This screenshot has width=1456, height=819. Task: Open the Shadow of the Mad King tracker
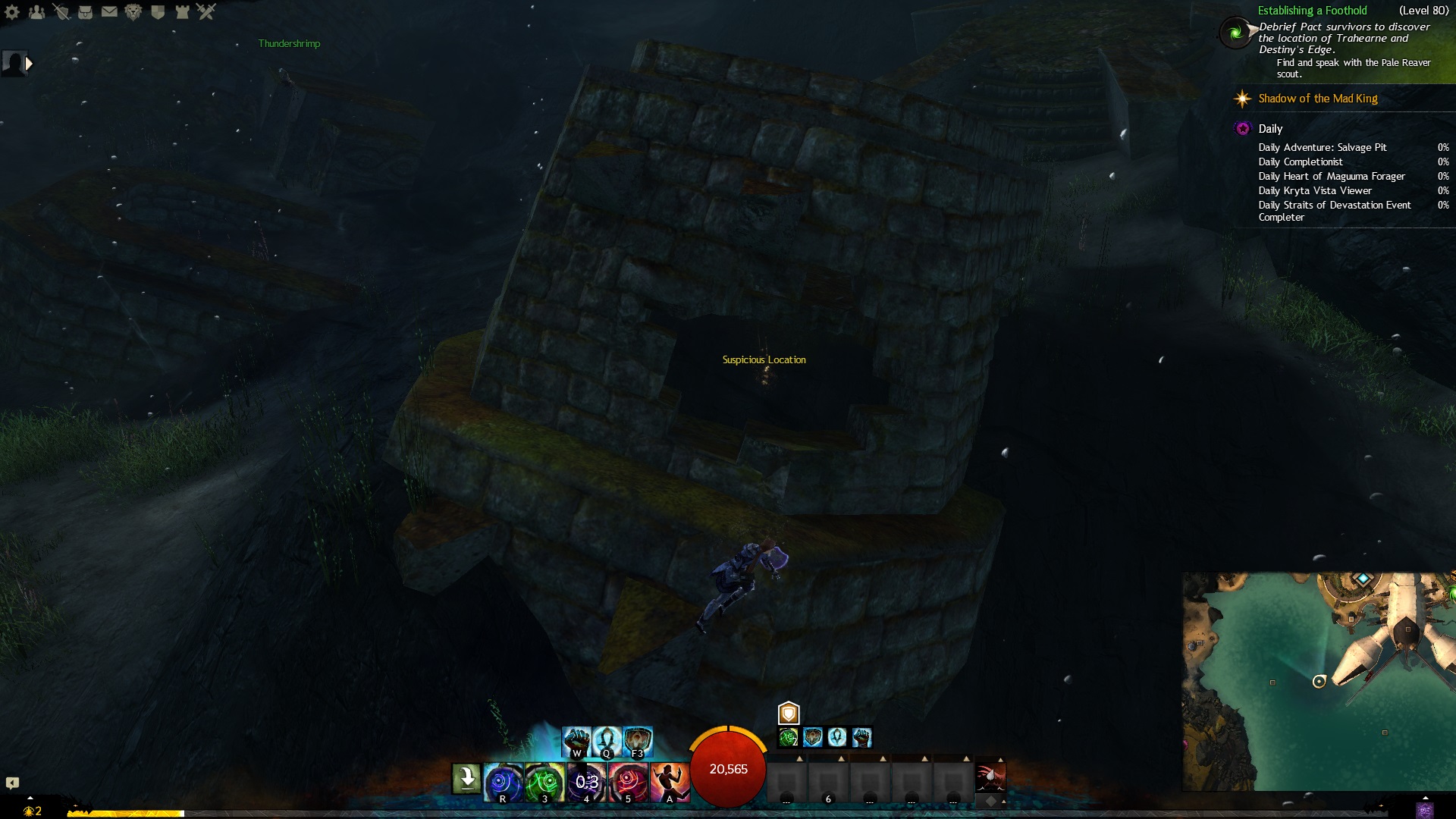(1318, 99)
